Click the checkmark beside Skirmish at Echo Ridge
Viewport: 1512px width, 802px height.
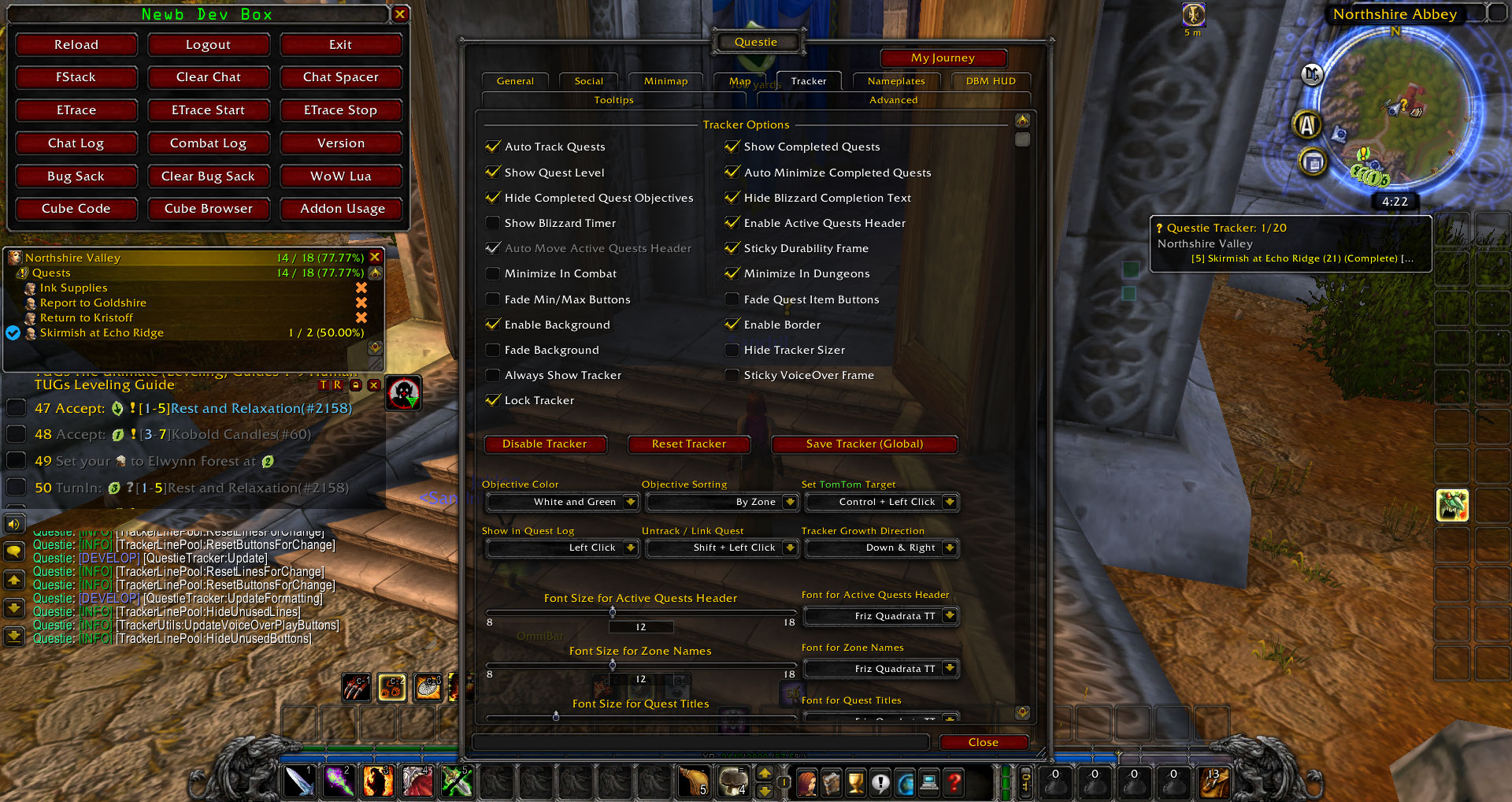[13, 332]
